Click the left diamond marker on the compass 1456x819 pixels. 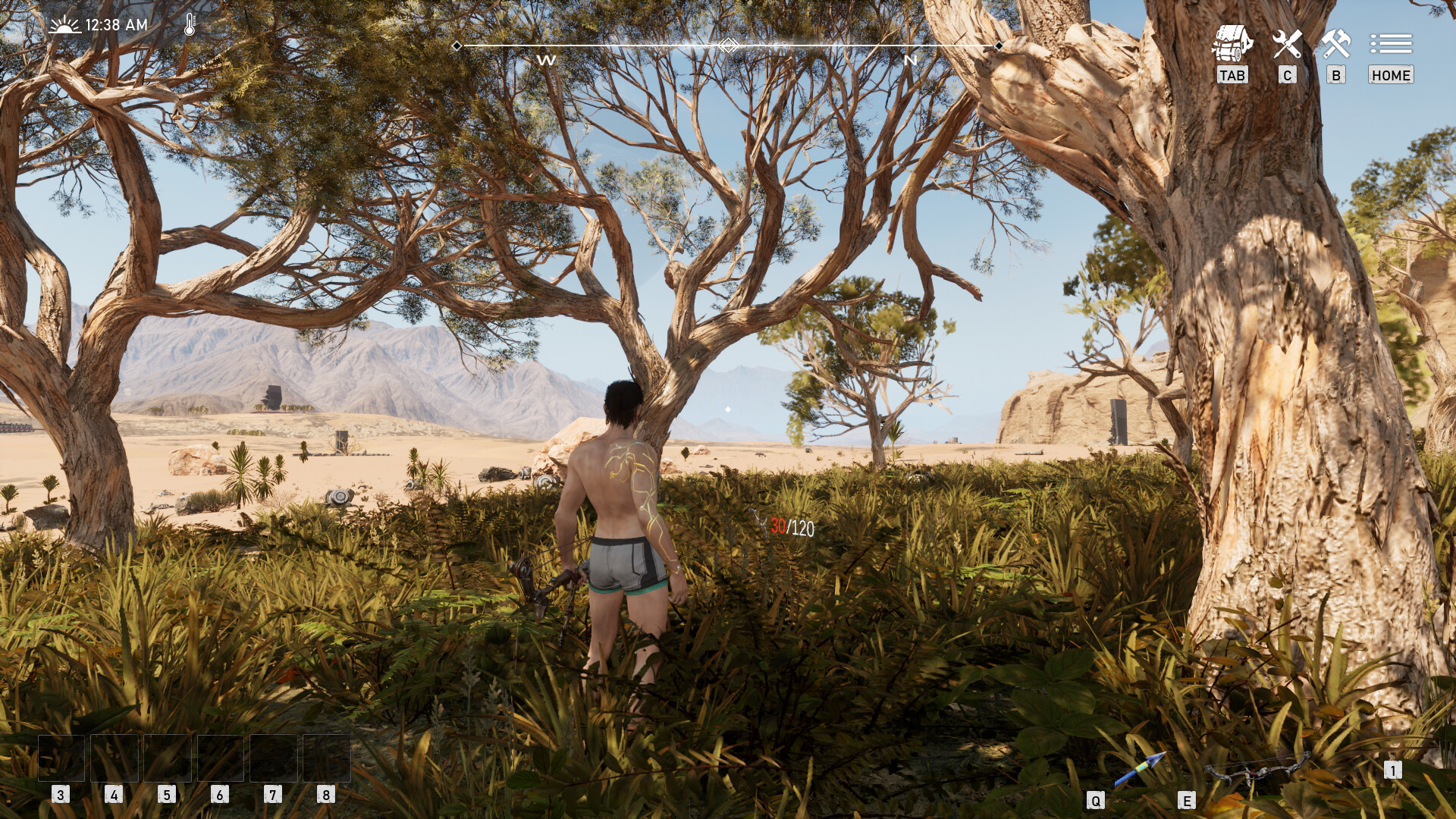[x=457, y=46]
